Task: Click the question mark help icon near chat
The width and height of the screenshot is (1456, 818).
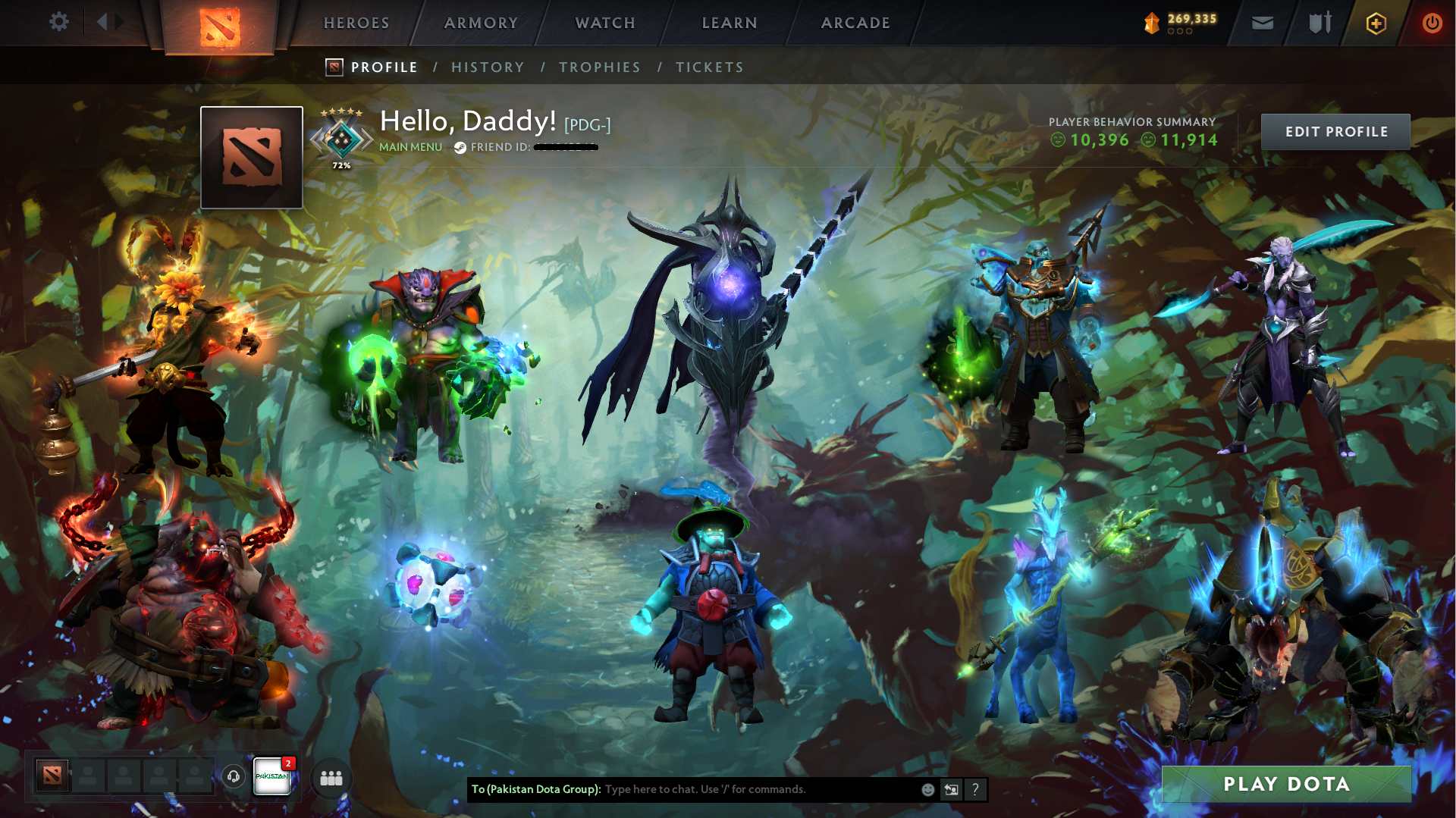Action: point(976,789)
